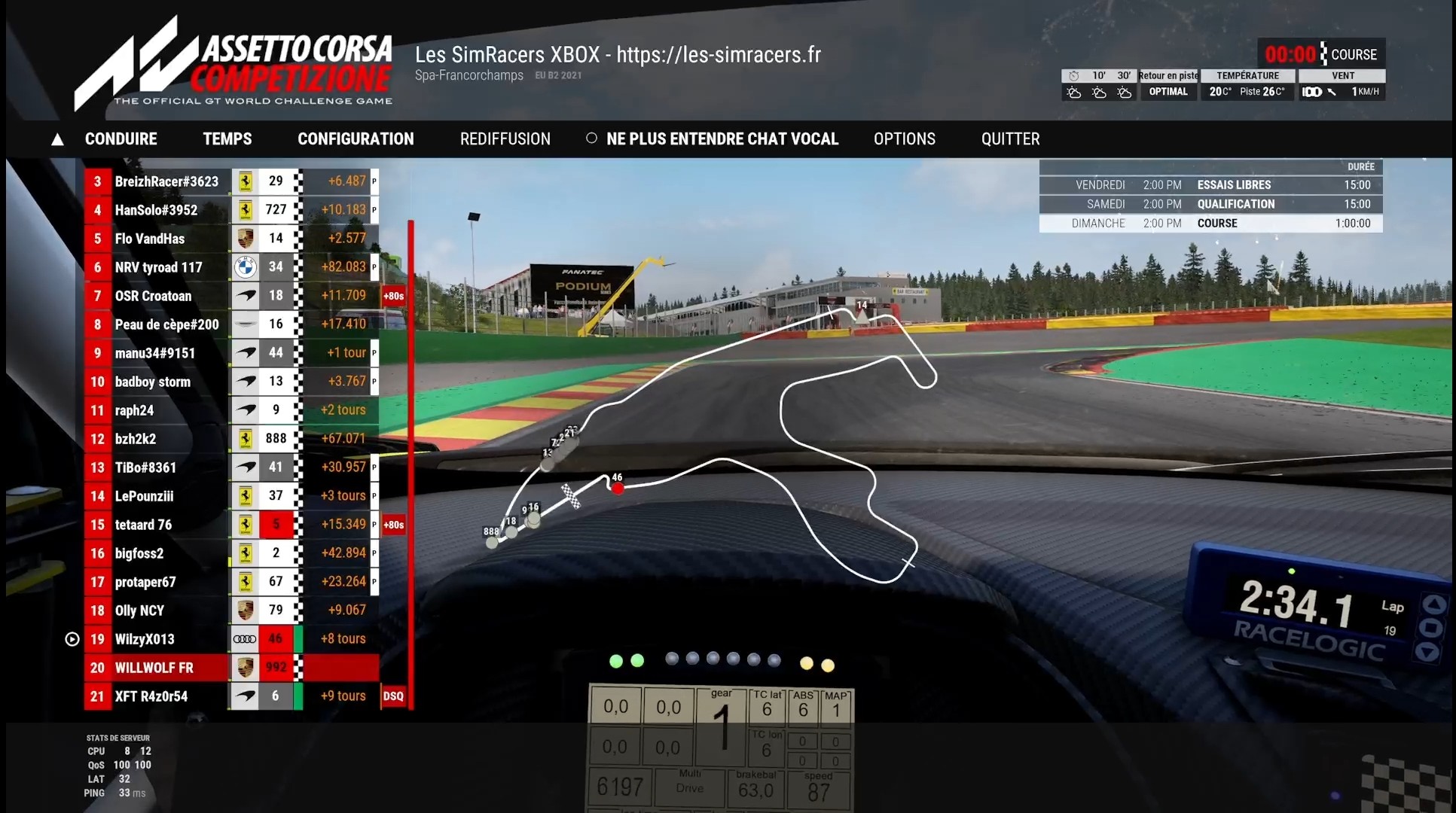
Task: Highlight the WILLWOLF FR row
Action: tap(154, 668)
